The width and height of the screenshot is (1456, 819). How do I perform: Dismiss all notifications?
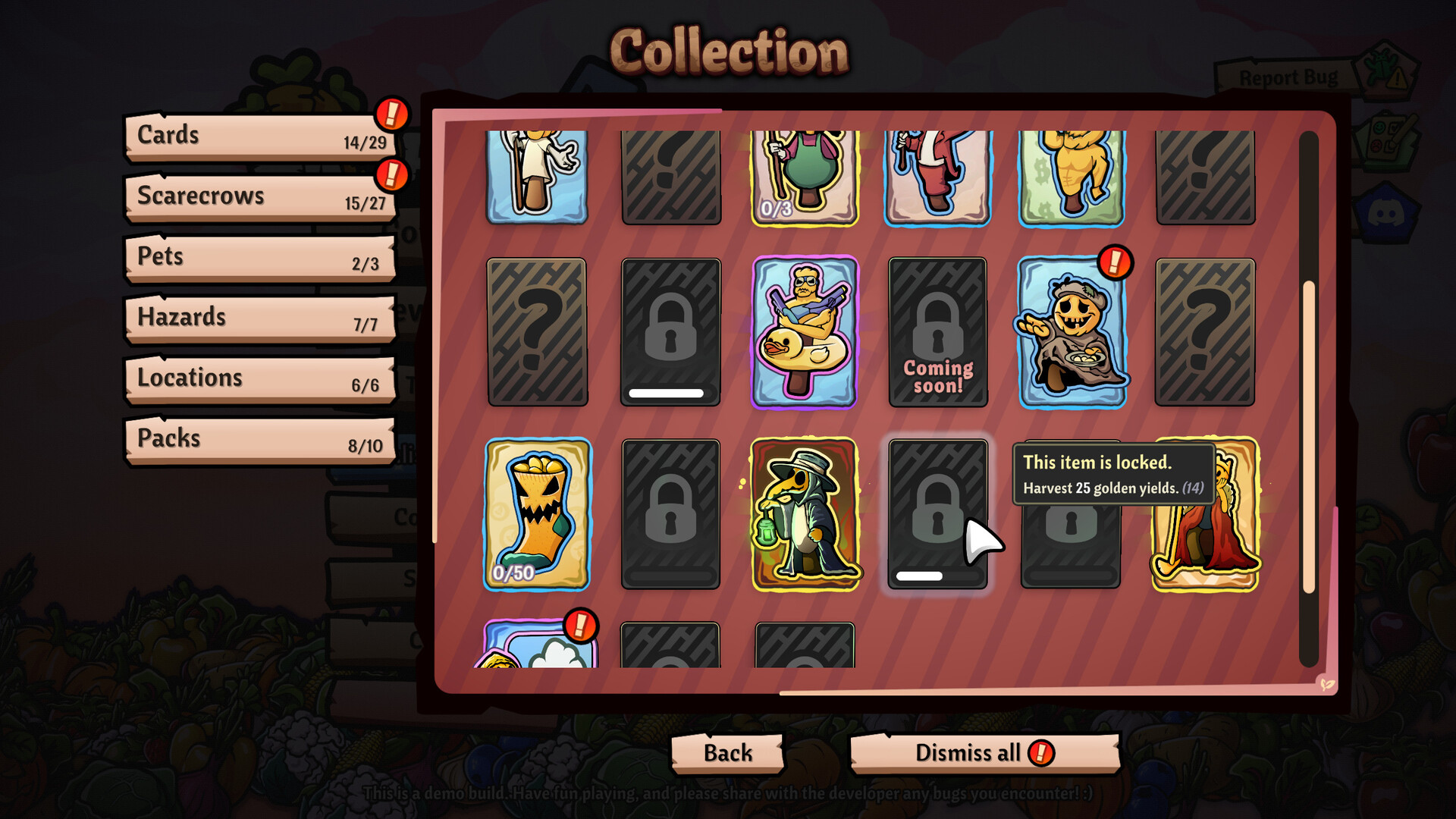point(984,753)
